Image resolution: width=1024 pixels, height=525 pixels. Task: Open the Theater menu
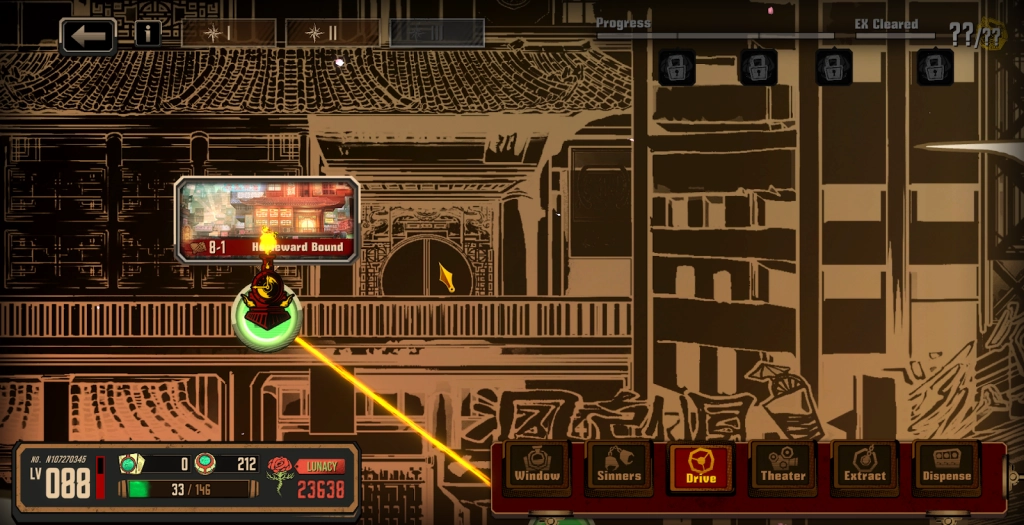(x=782, y=467)
